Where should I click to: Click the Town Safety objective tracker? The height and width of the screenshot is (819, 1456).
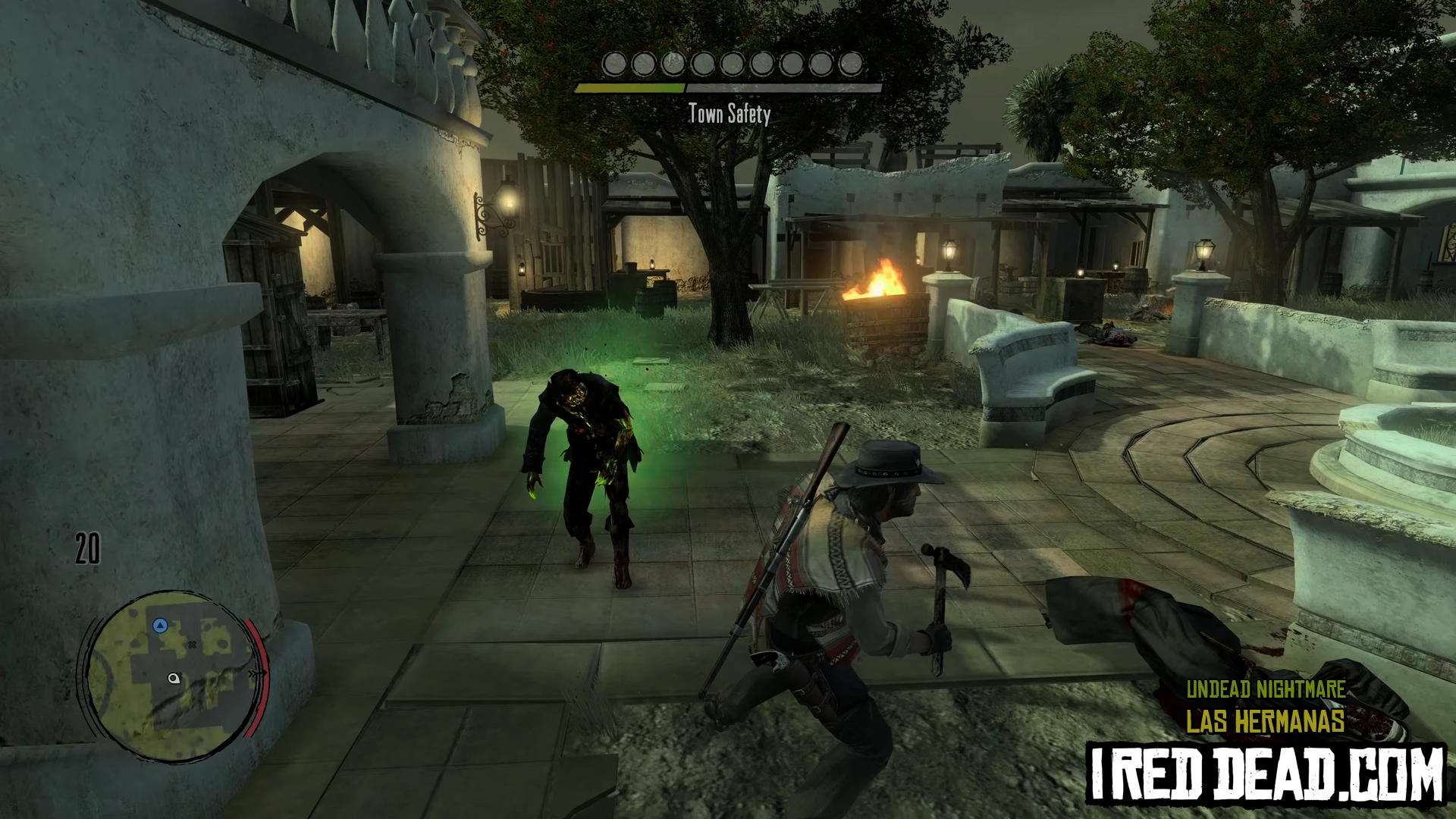point(729,114)
